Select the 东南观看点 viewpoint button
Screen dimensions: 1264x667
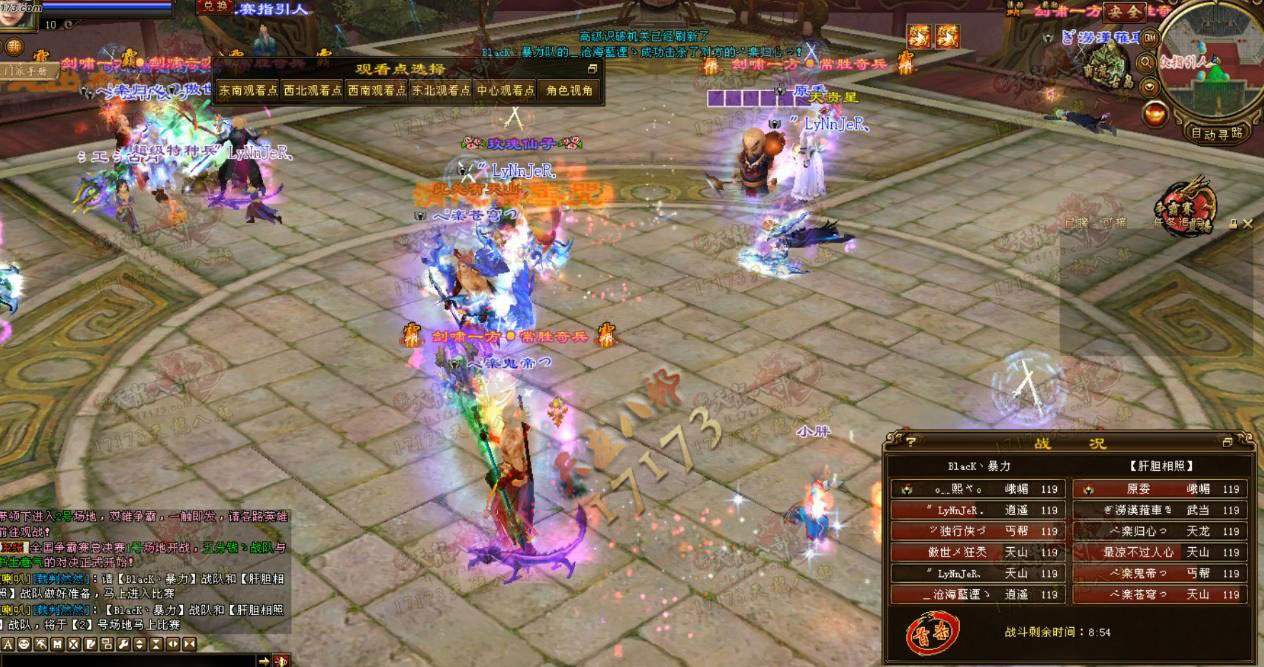tap(246, 90)
